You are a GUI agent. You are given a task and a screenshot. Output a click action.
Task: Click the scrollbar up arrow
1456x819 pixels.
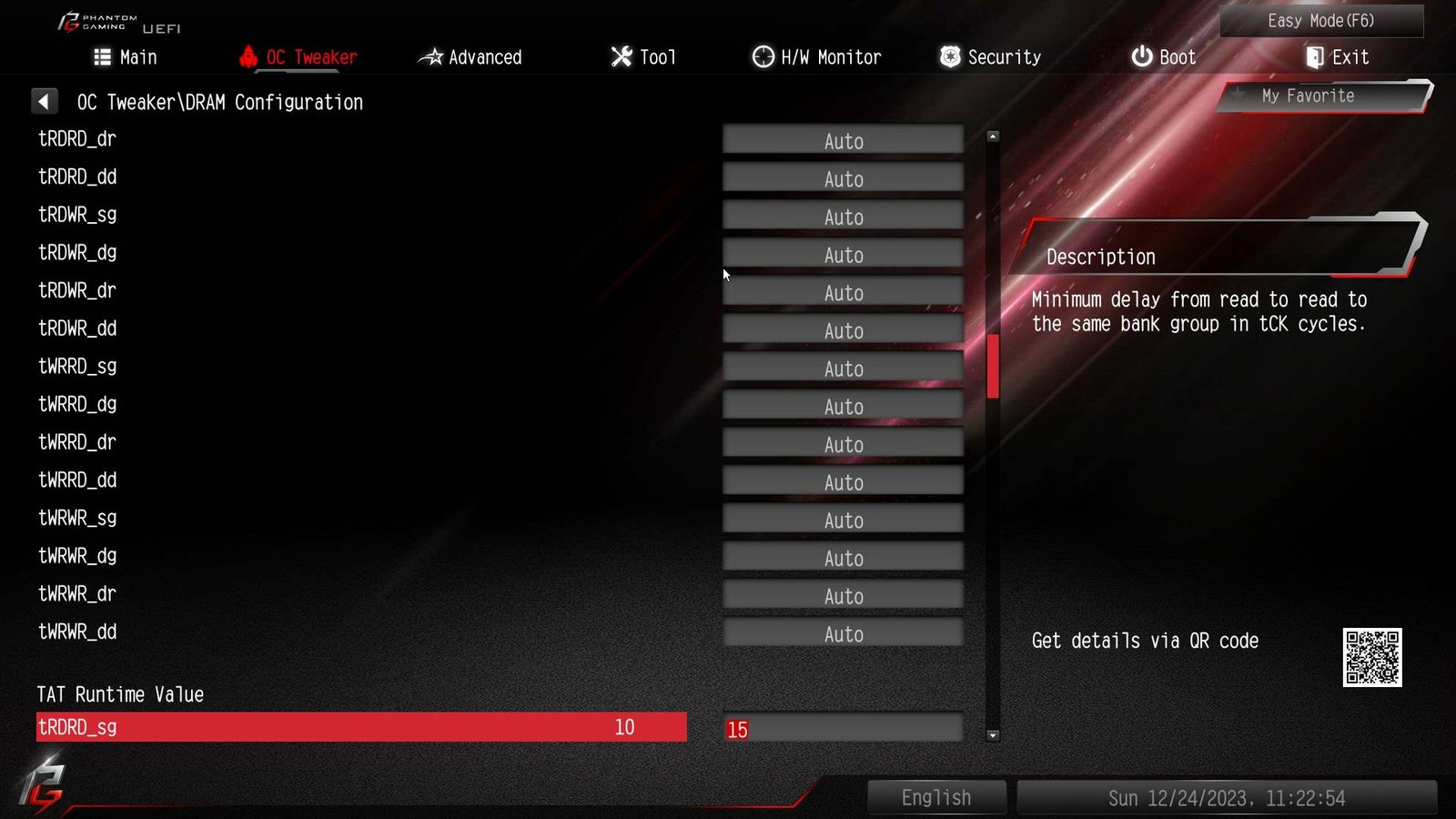pyautogui.click(x=993, y=136)
